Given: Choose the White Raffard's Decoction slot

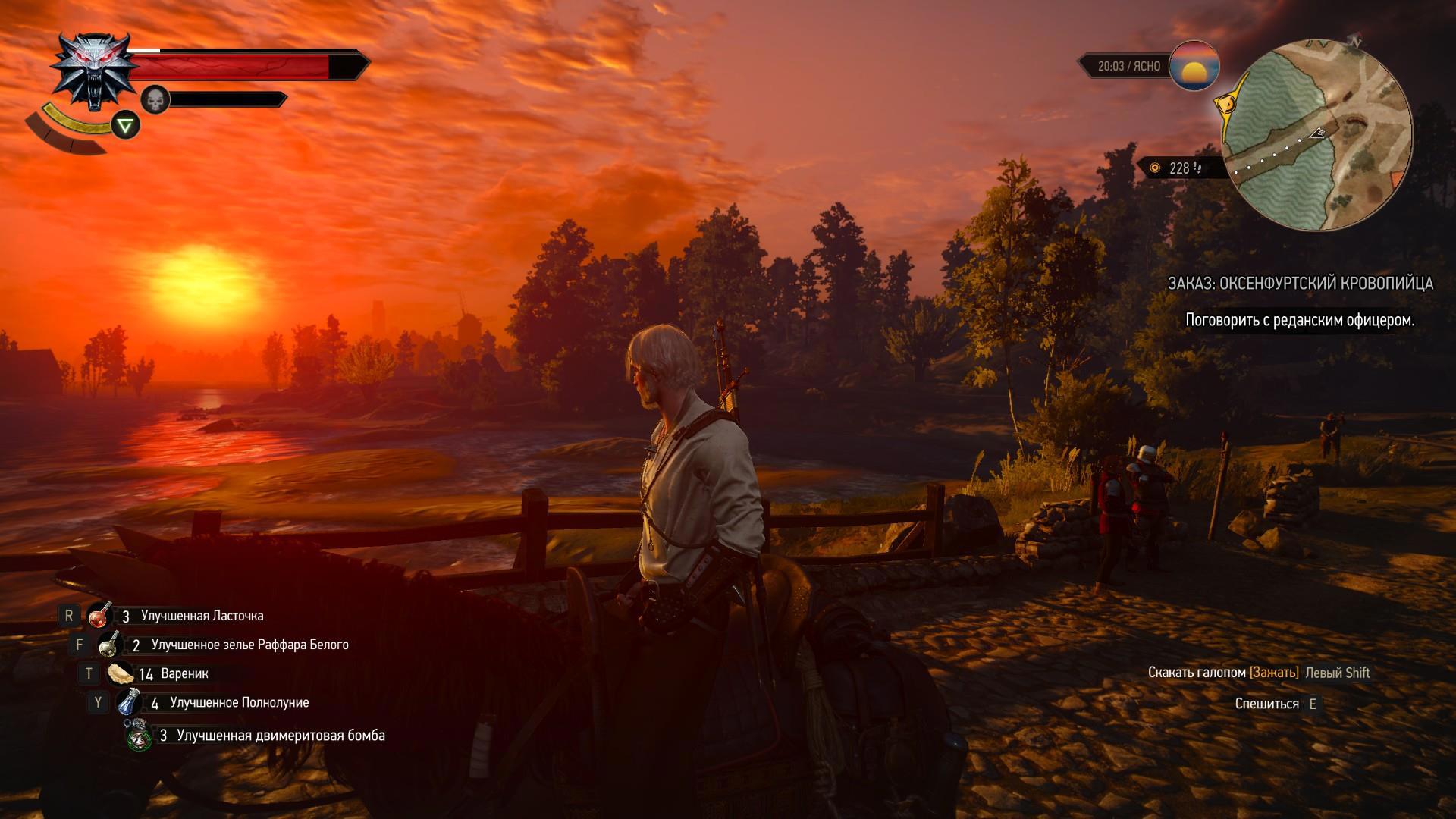Looking at the screenshot, I should pos(111,645).
